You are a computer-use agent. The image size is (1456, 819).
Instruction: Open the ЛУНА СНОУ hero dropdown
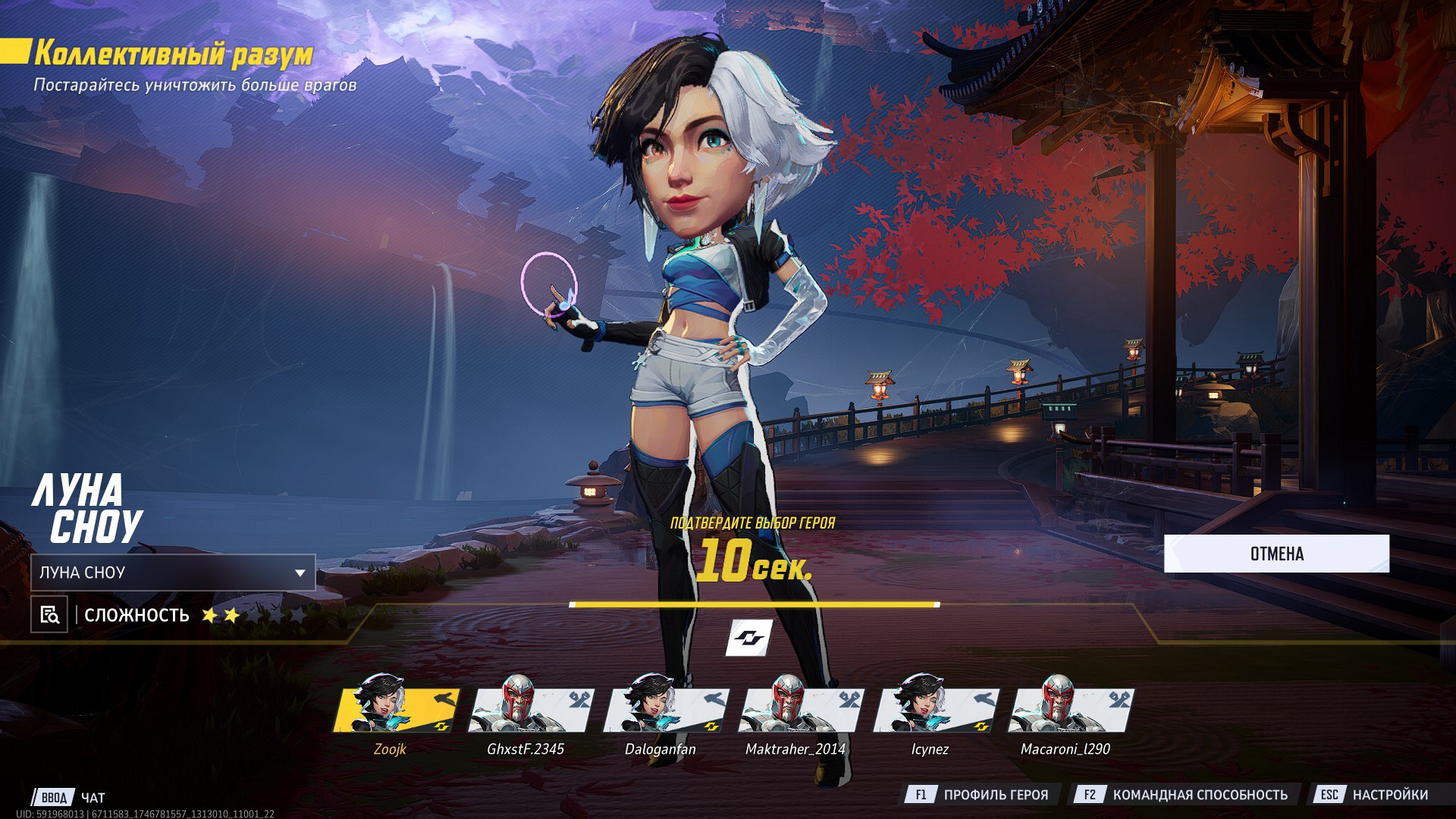point(173,573)
